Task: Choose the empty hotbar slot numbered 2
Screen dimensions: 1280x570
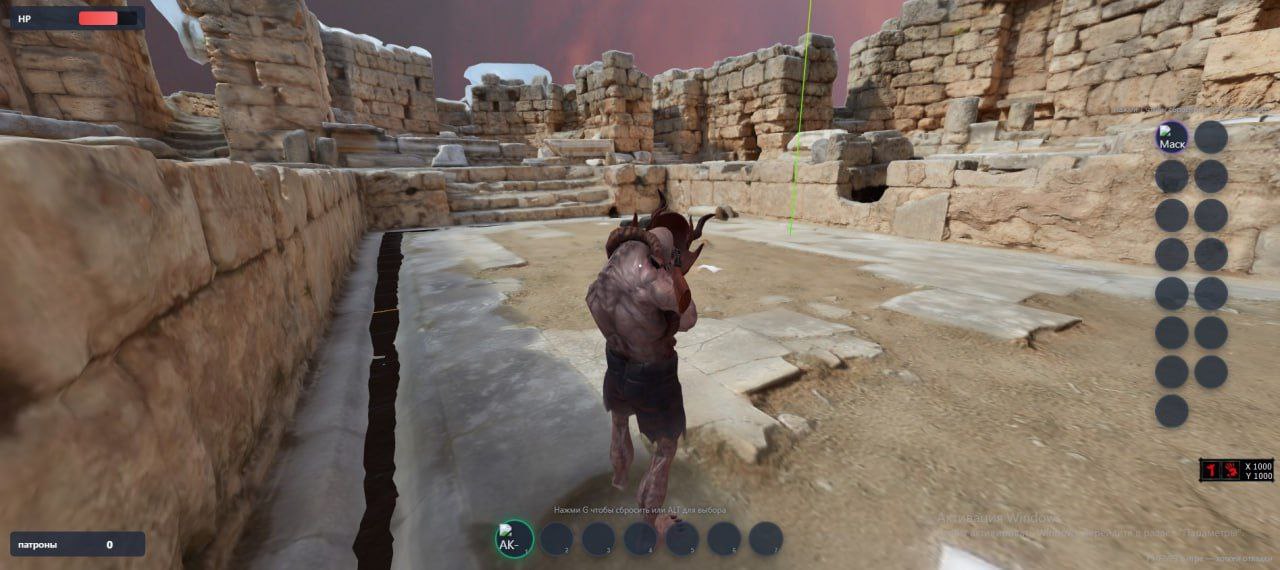Action: pyautogui.click(x=556, y=539)
